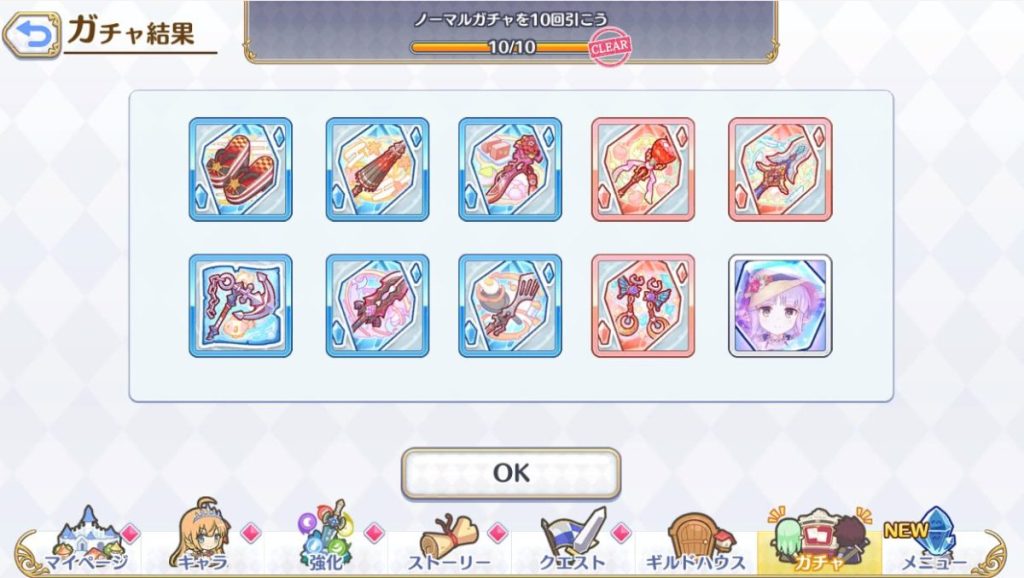
Task: Open the ギルドハウス guild house tab
Action: tap(696, 544)
